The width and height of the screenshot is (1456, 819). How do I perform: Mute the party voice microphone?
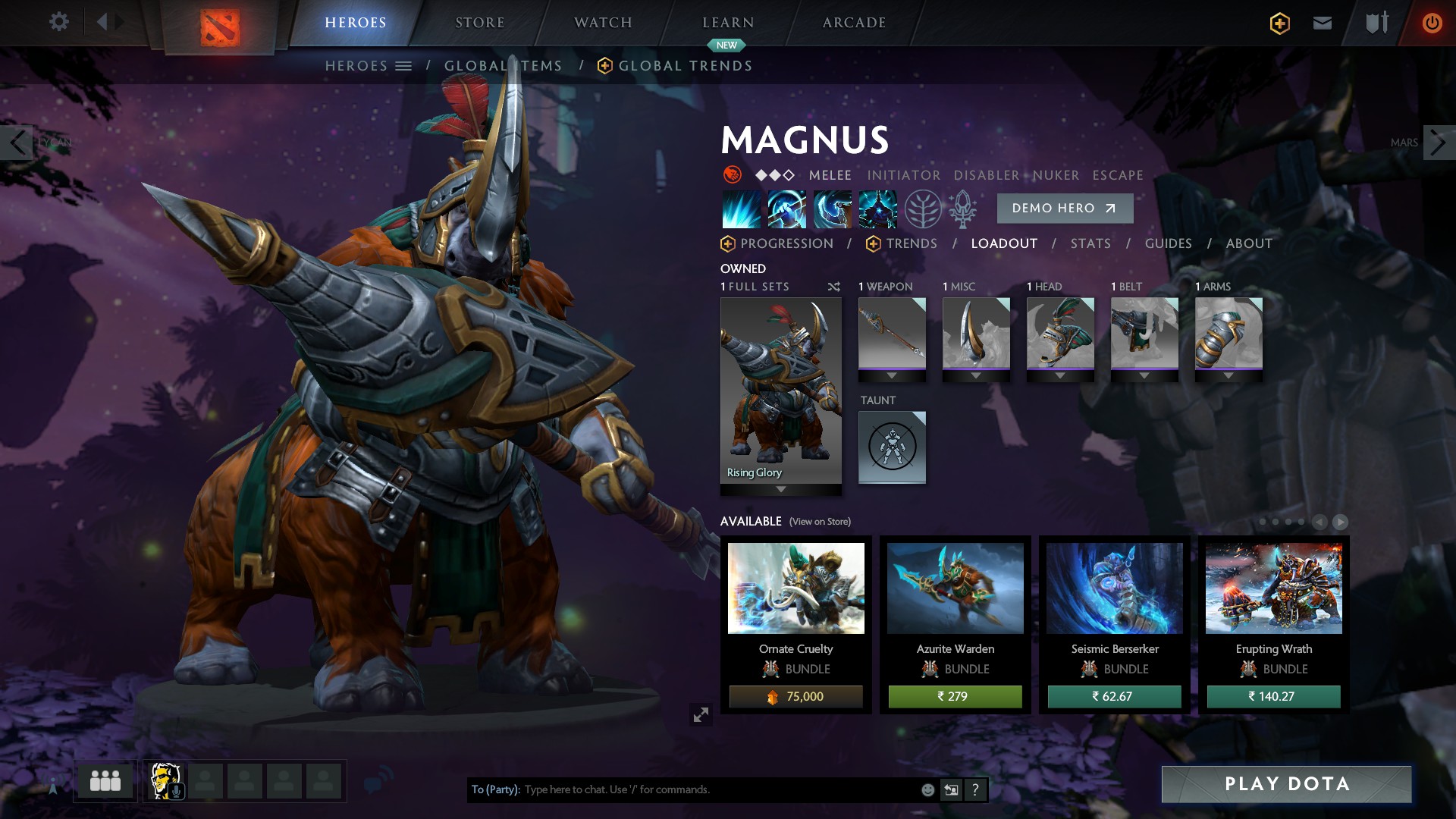176,791
